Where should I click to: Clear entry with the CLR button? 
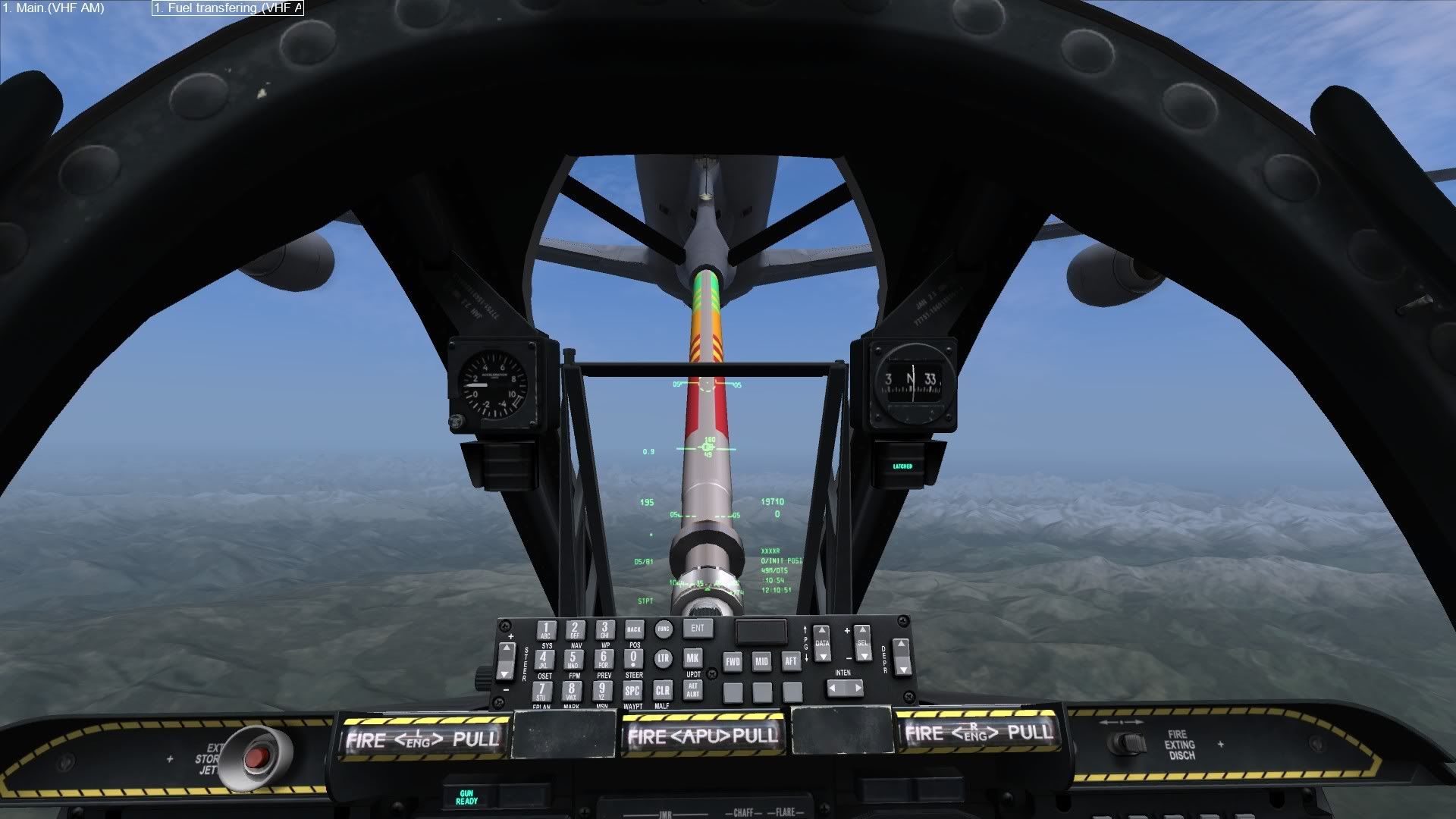click(662, 690)
